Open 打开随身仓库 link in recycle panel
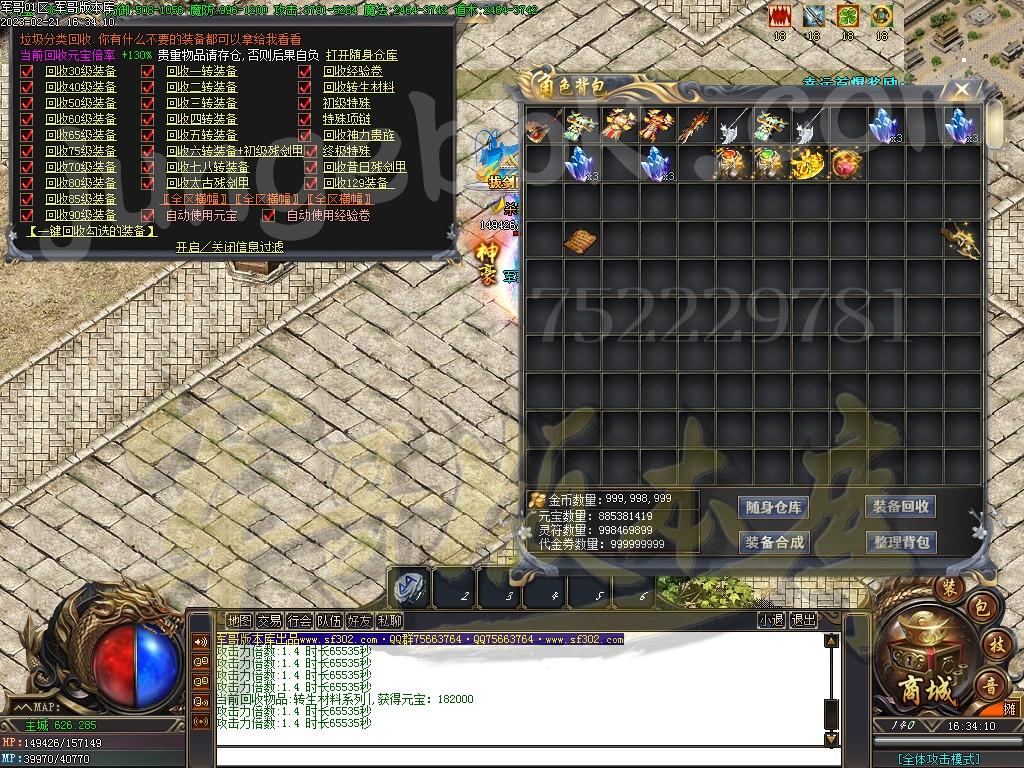The image size is (1024, 768). click(361, 55)
